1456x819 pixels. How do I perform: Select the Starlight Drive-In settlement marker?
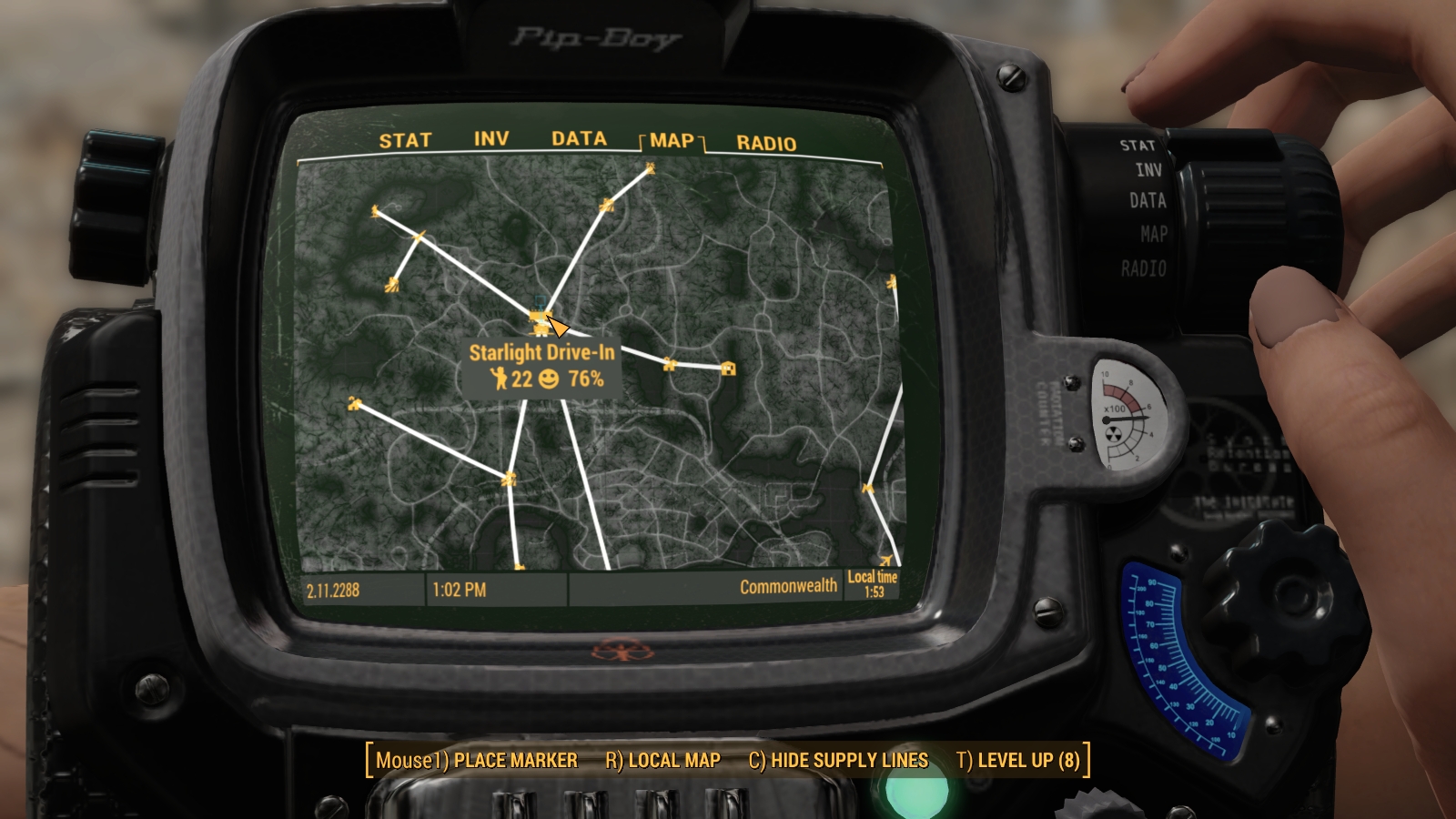tap(541, 314)
